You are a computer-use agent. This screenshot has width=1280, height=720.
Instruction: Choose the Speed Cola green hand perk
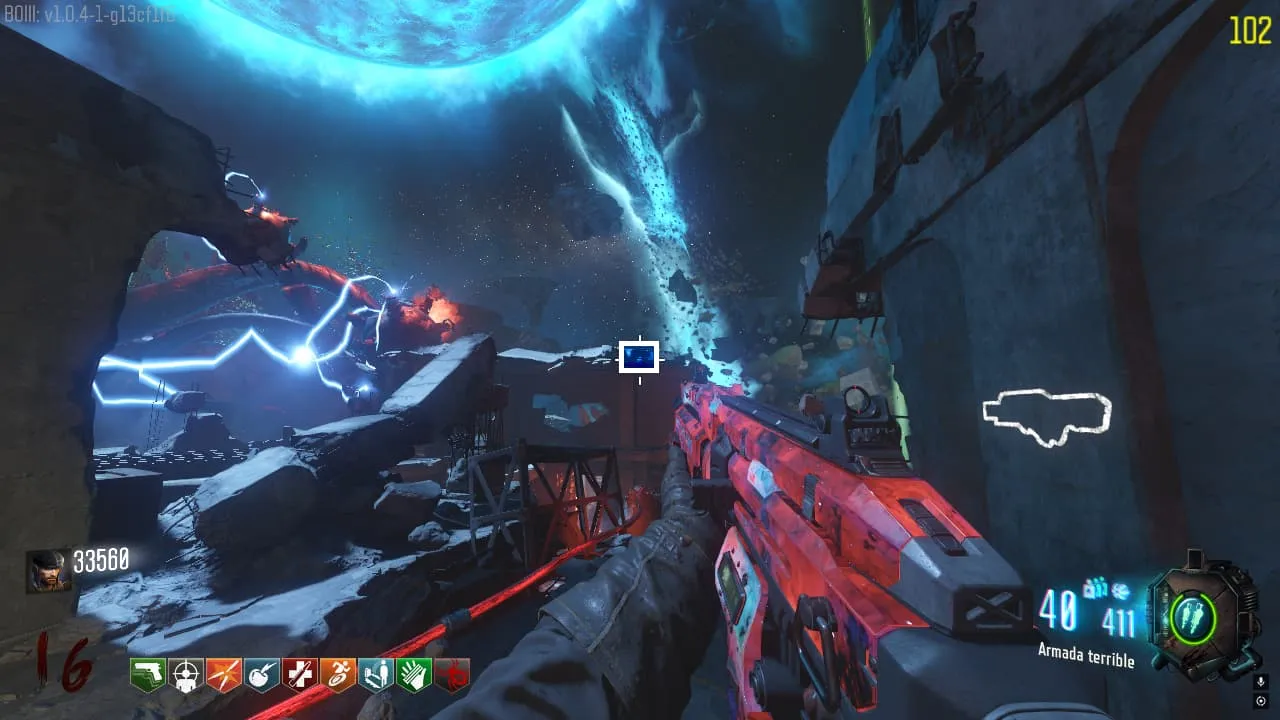[x=414, y=676]
